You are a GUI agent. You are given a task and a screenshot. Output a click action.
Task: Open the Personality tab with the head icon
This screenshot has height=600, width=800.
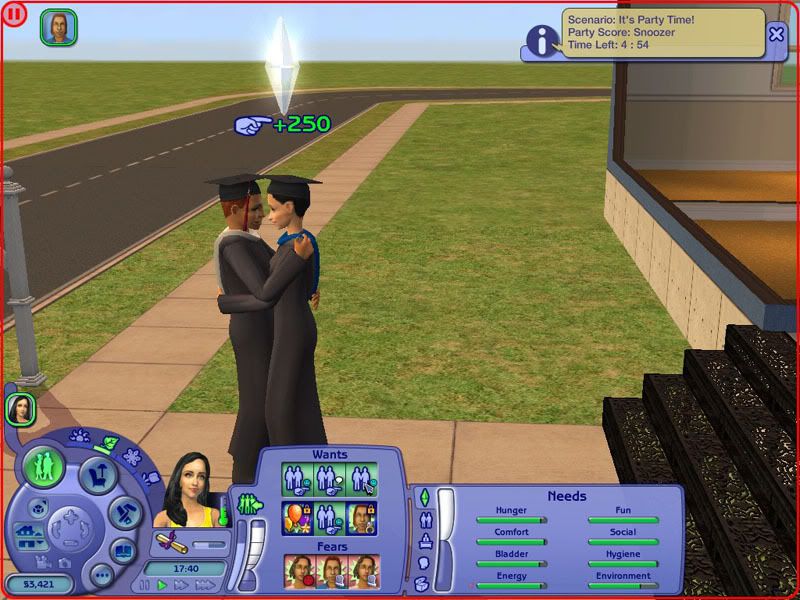tap(424, 561)
